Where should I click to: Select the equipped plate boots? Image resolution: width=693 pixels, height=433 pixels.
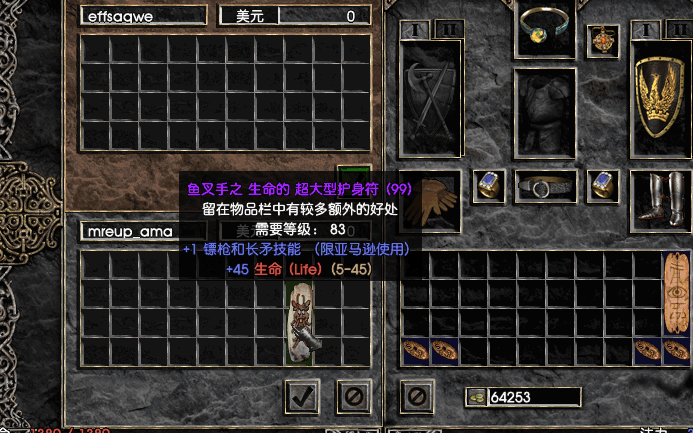click(661, 198)
